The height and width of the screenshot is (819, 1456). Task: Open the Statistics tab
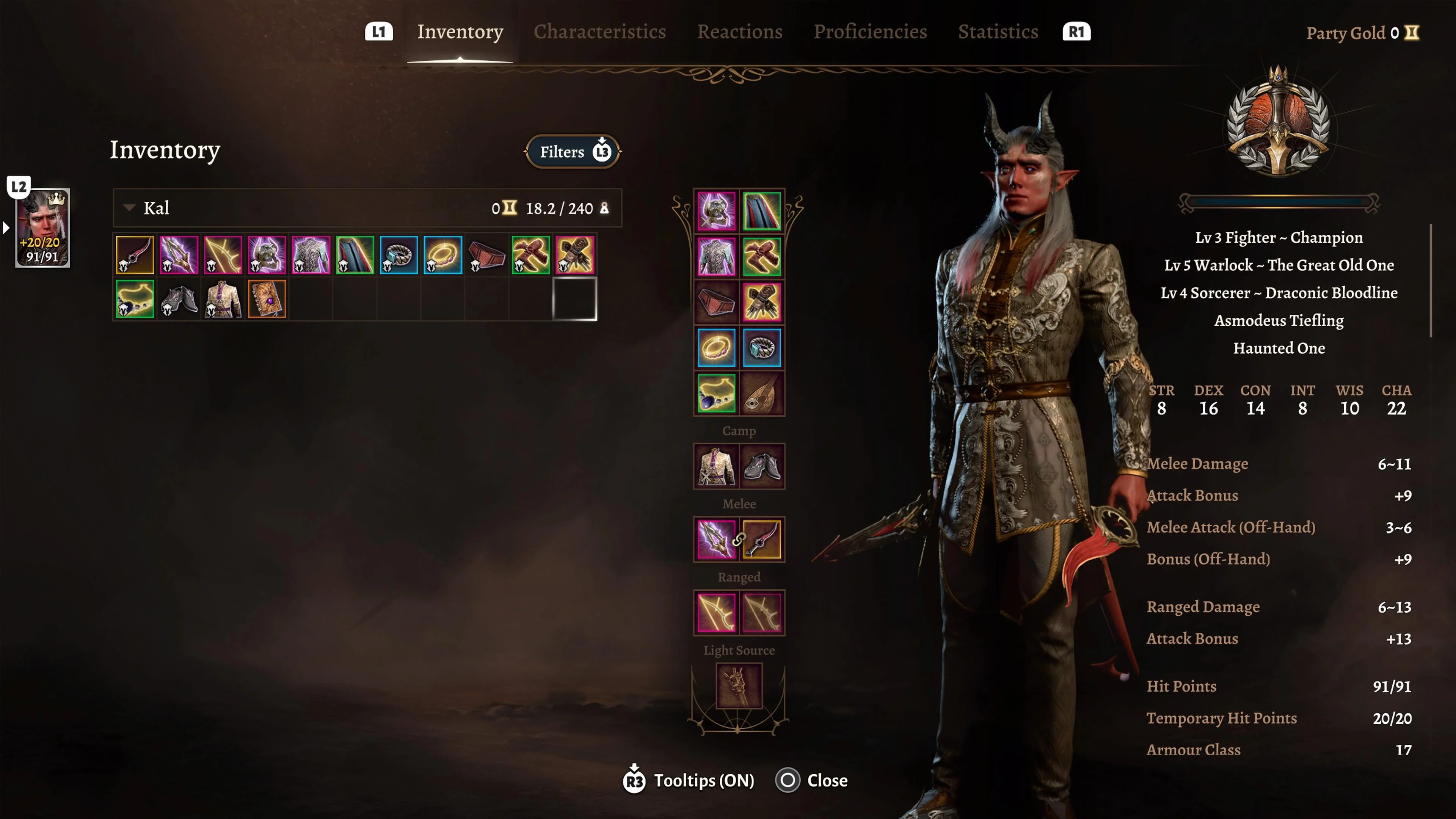tap(998, 32)
